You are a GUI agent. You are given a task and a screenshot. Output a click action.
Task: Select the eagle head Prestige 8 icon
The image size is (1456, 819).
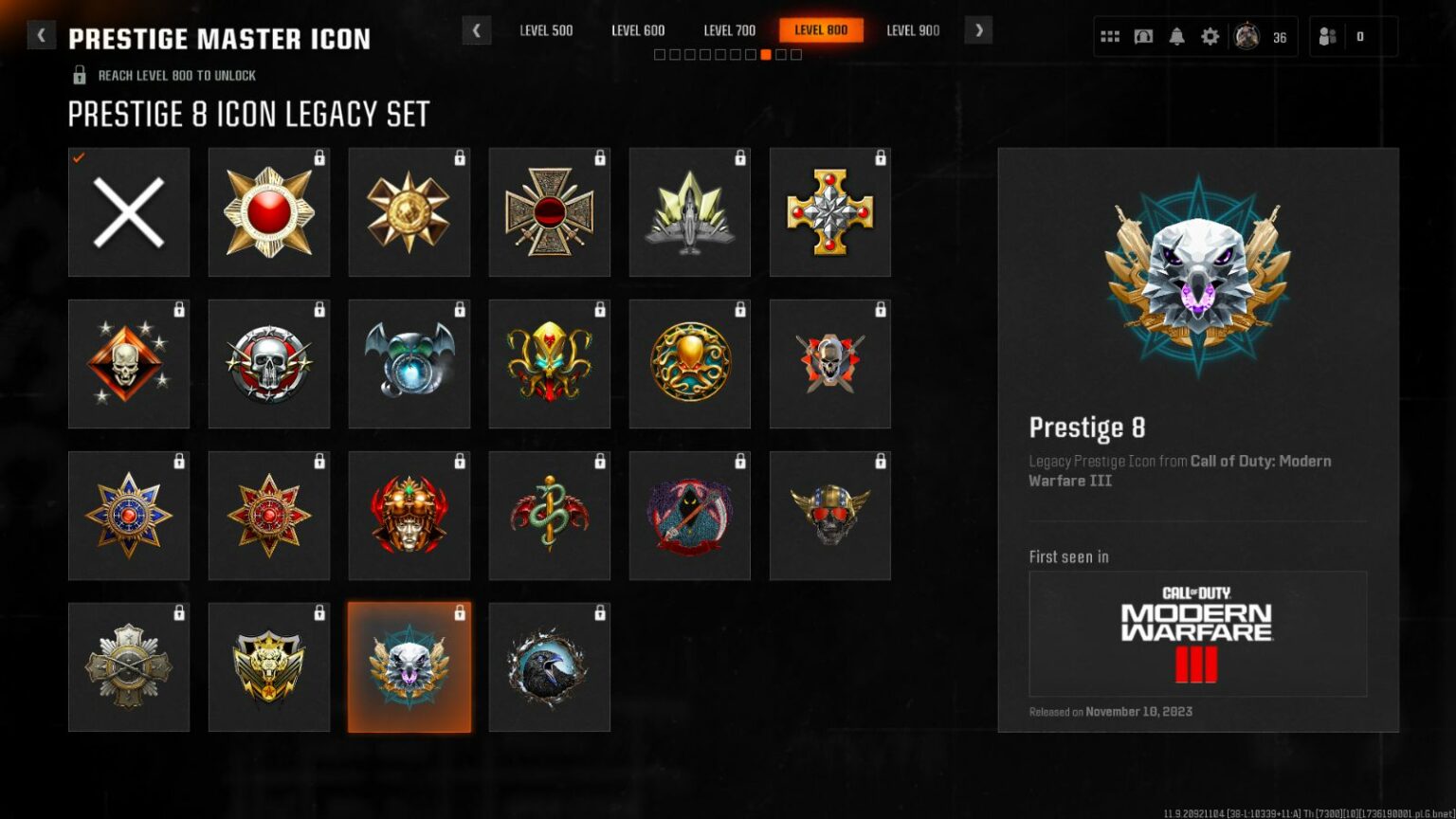[x=409, y=666]
